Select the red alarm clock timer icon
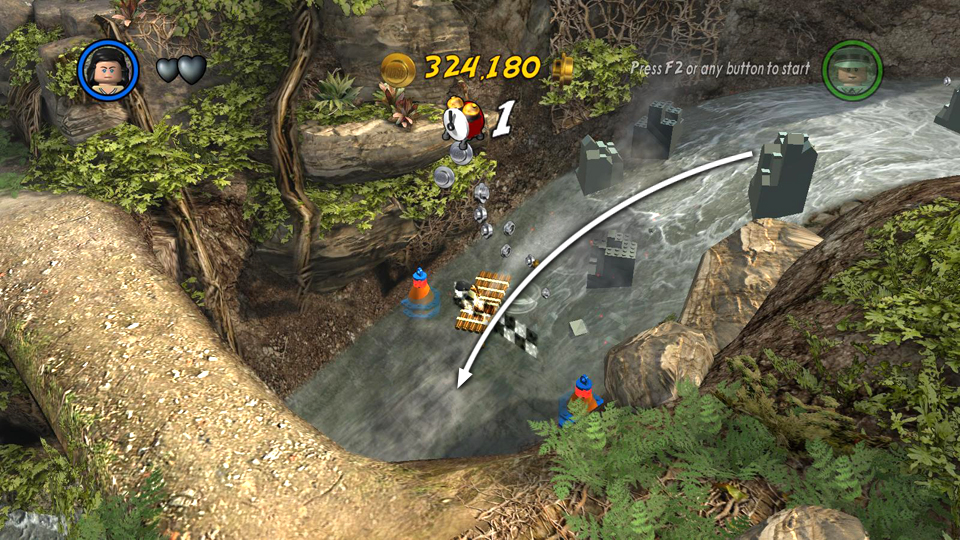Viewport: 960px width, 540px height. 464,119
